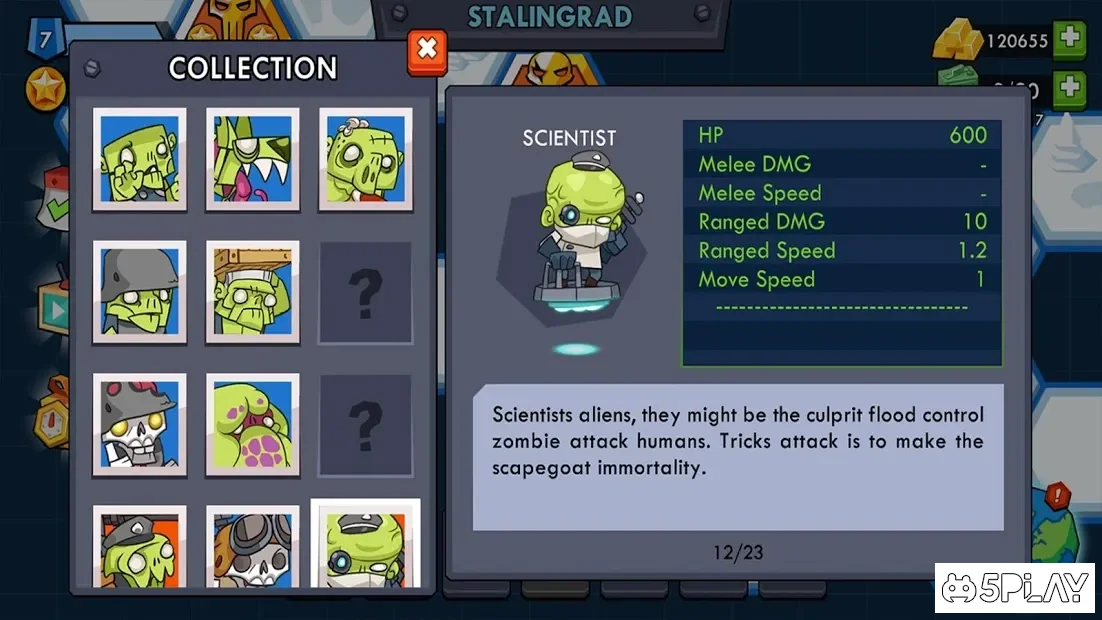
Task: Pick the officer zombie on the orange background
Action: [140, 547]
